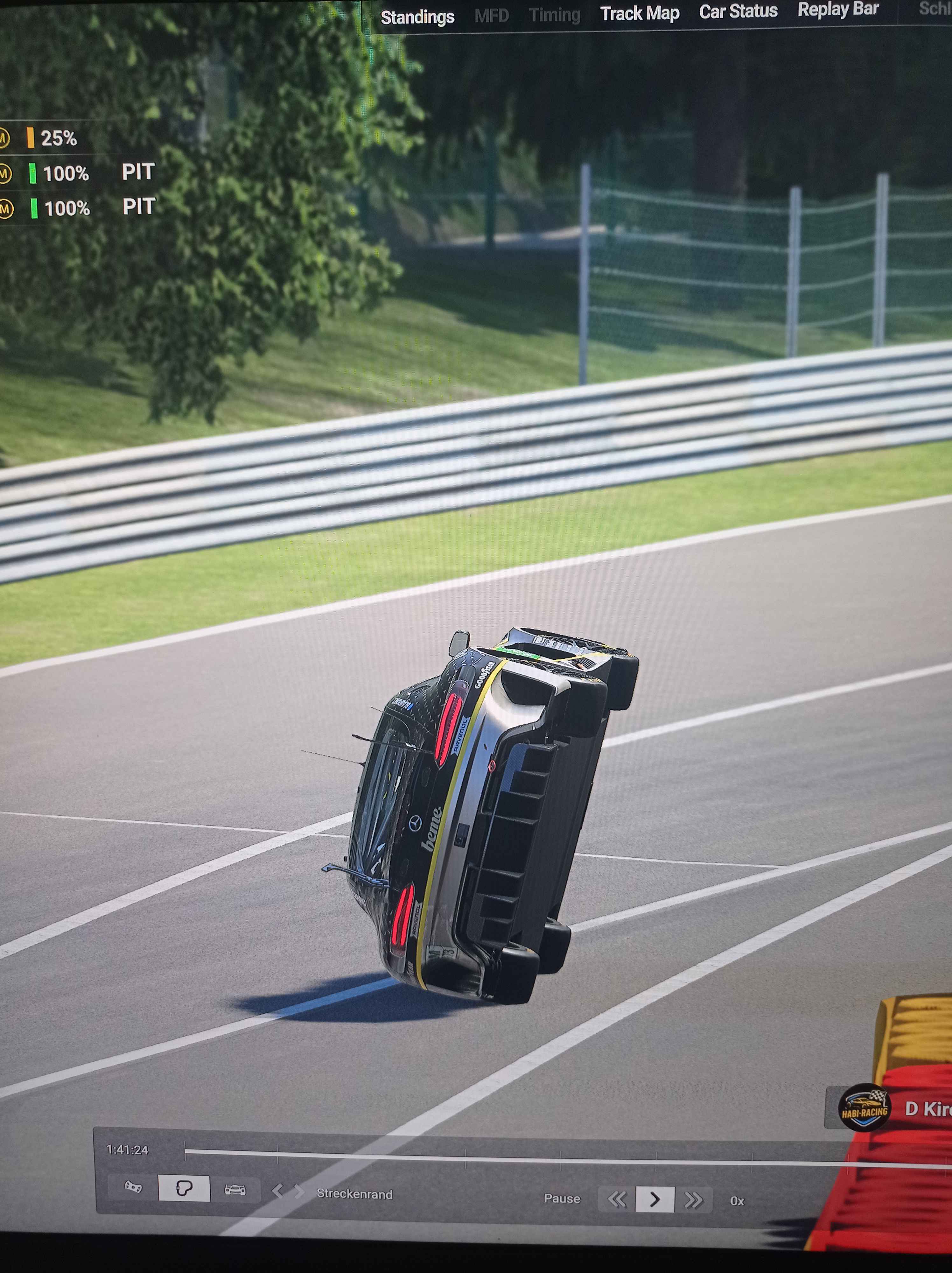
Task: Show the Track Map
Action: pos(639,13)
